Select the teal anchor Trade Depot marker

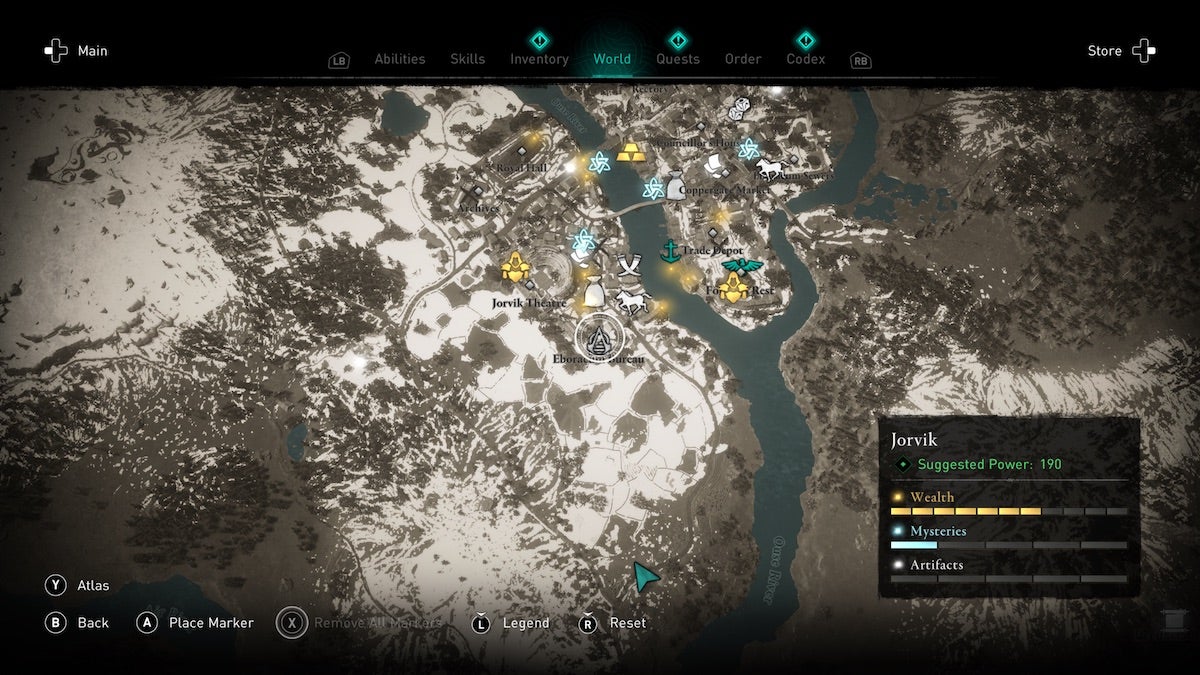(x=670, y=250)
